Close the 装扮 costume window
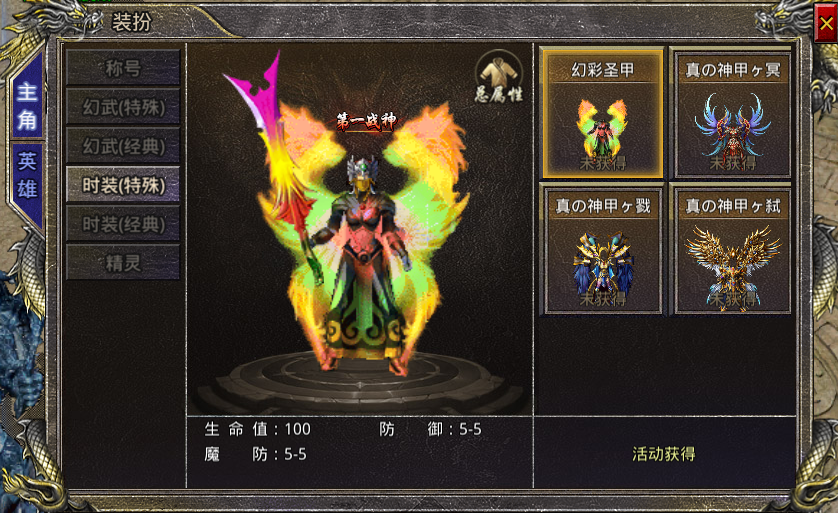This screenshot has width=838, height=513. point(823,22)
